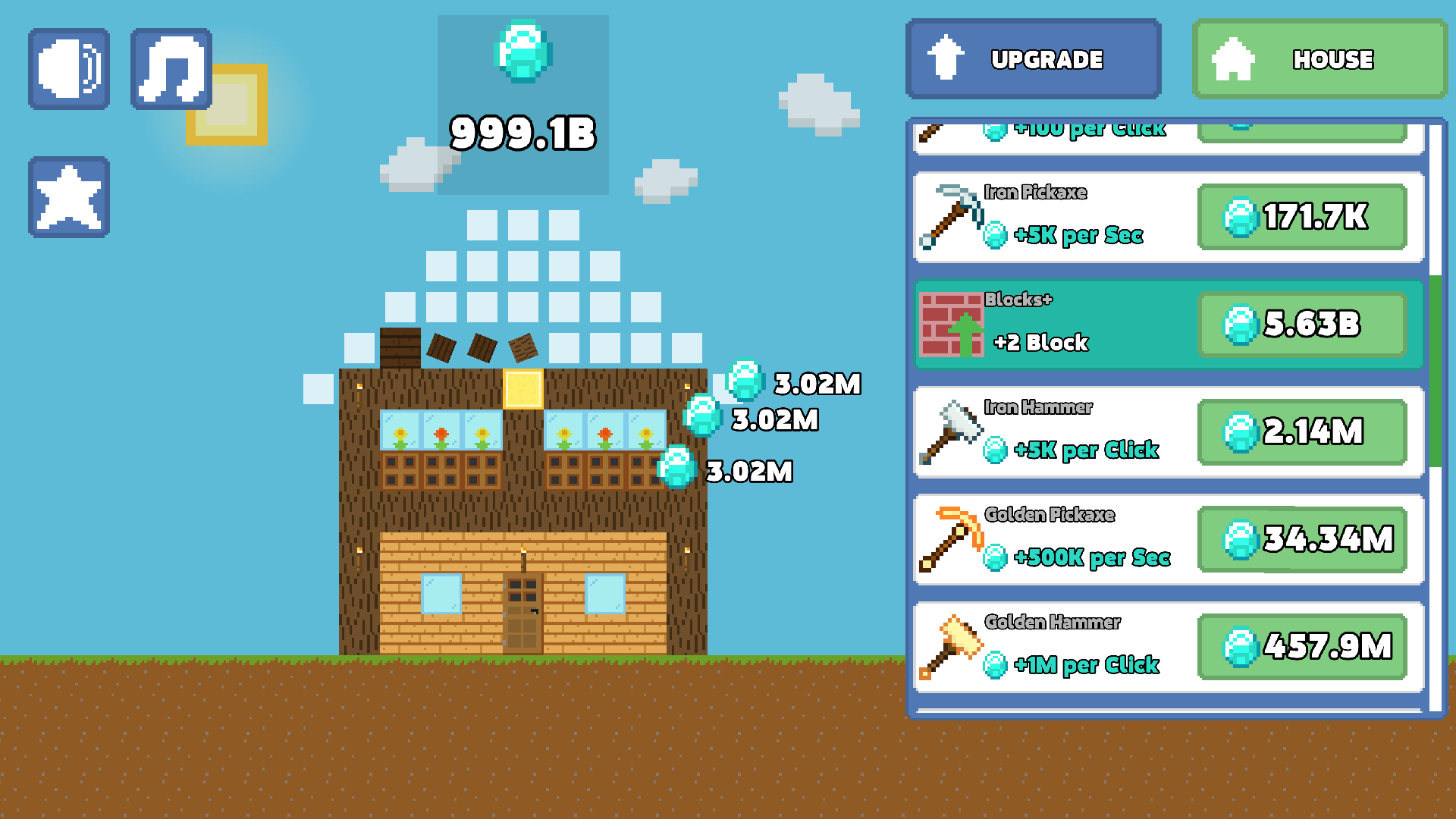This screenshot has width=1456, height=819.
Task: Switch to the House tab
Action: pyautogui.click(x=1319, y=58)
